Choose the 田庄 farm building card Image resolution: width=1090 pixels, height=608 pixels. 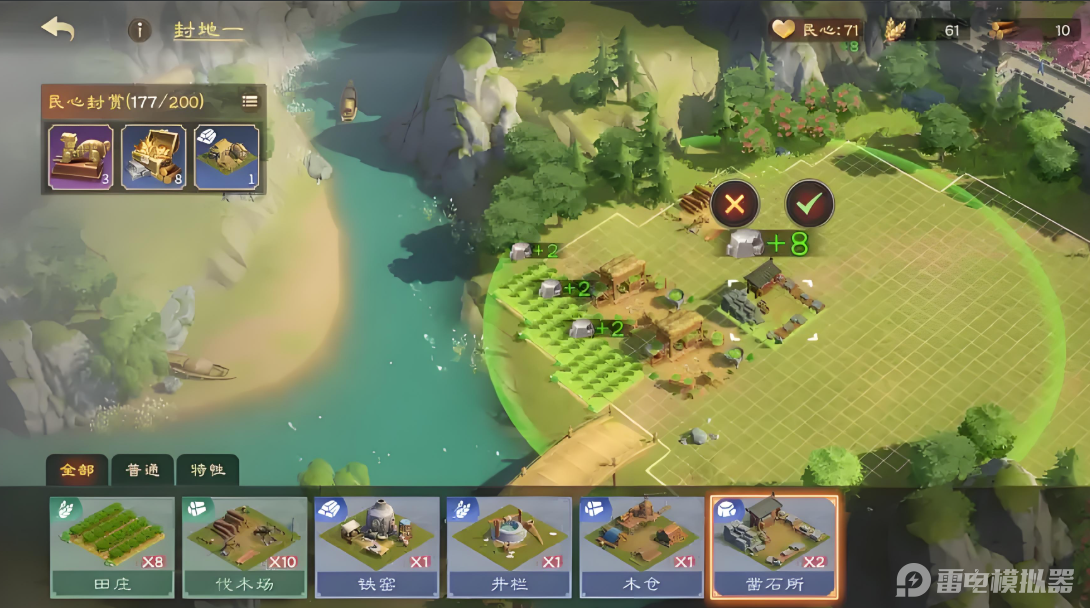(112, 547)
